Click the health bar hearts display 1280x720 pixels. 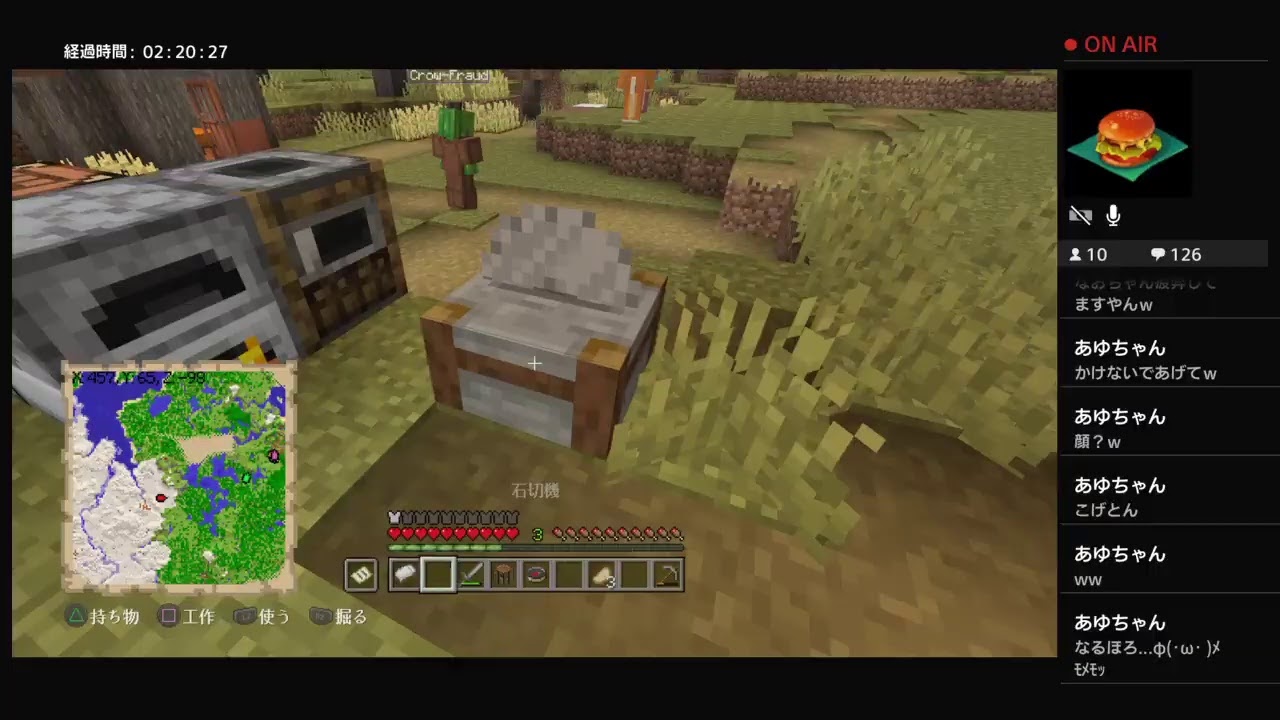(x=453, y=534)
